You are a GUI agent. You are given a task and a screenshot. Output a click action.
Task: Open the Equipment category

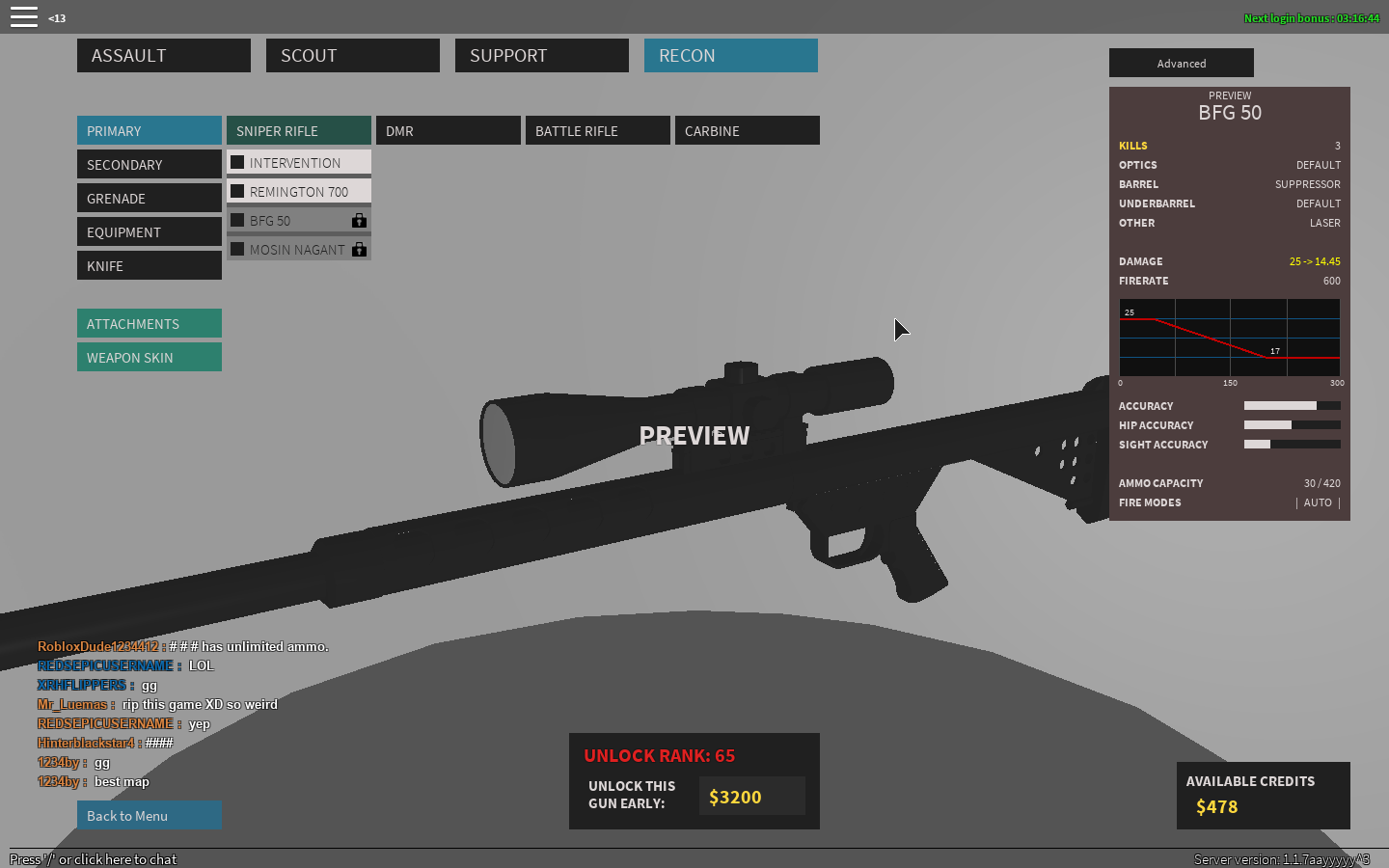(149, 232)
